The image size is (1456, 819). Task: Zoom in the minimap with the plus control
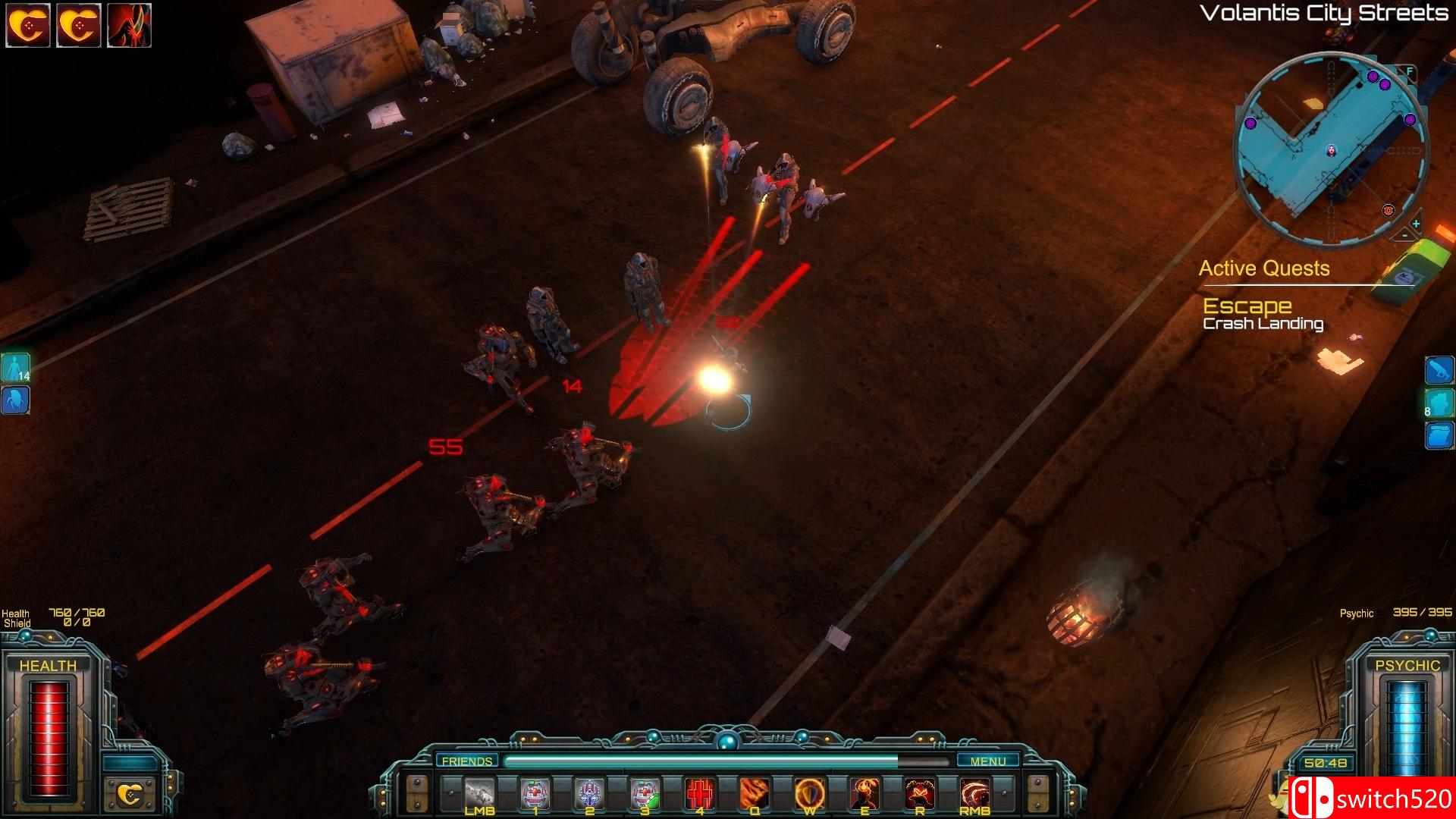(1417, 223)
